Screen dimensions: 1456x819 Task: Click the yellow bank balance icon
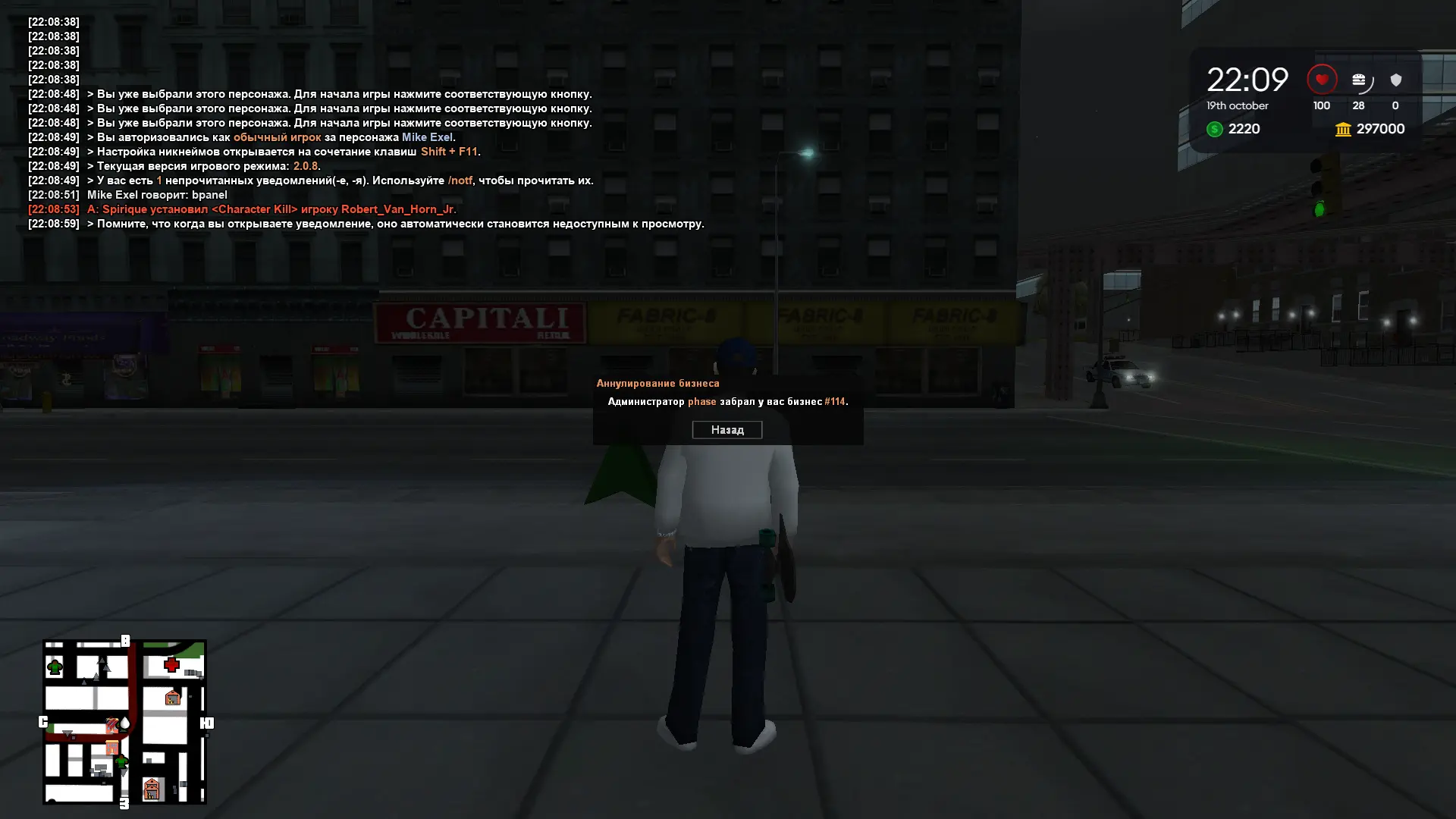pos(1342,129)
